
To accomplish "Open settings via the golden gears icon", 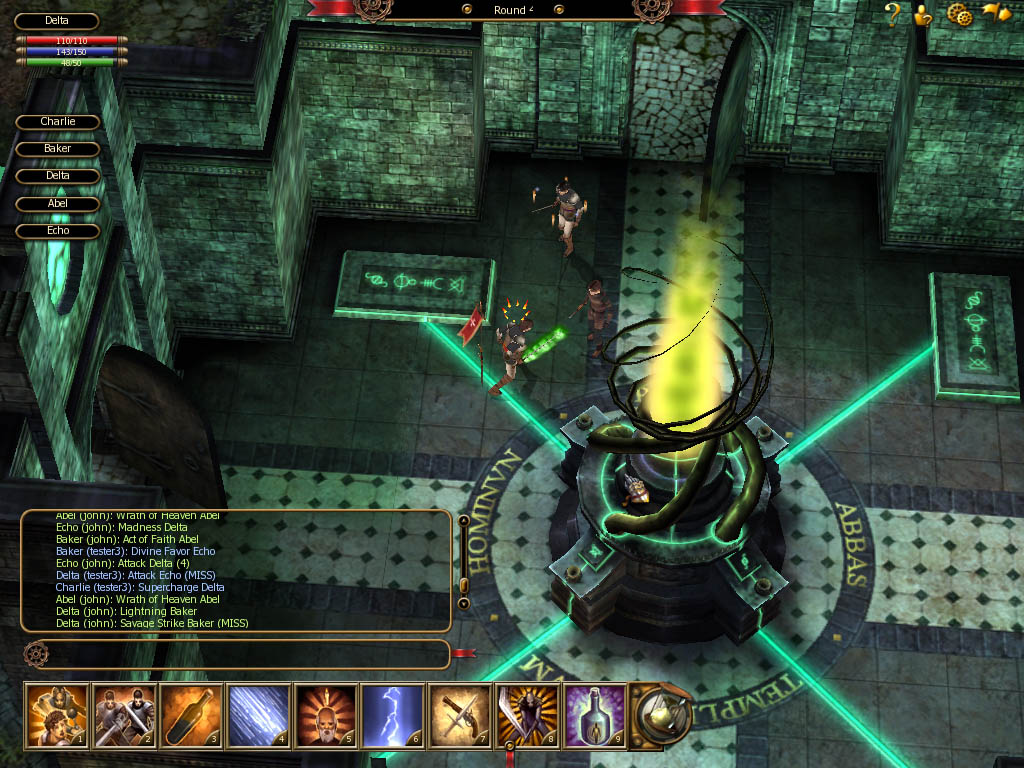I will [959, 14].
